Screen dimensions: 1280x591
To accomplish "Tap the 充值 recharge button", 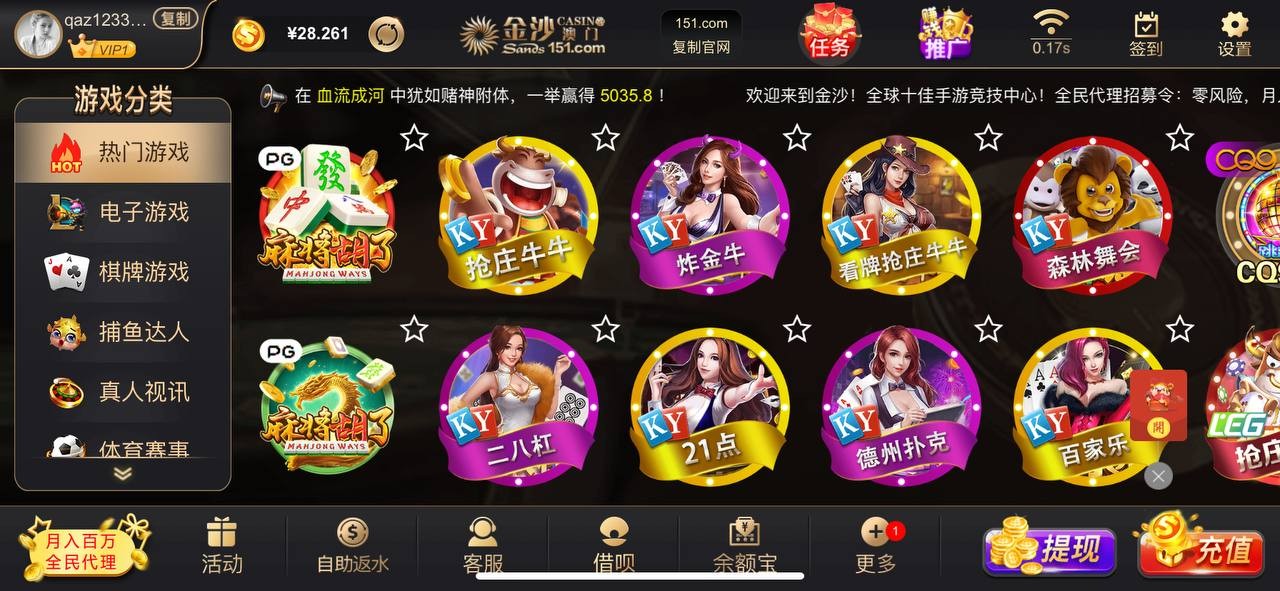I will (1201, 548).
